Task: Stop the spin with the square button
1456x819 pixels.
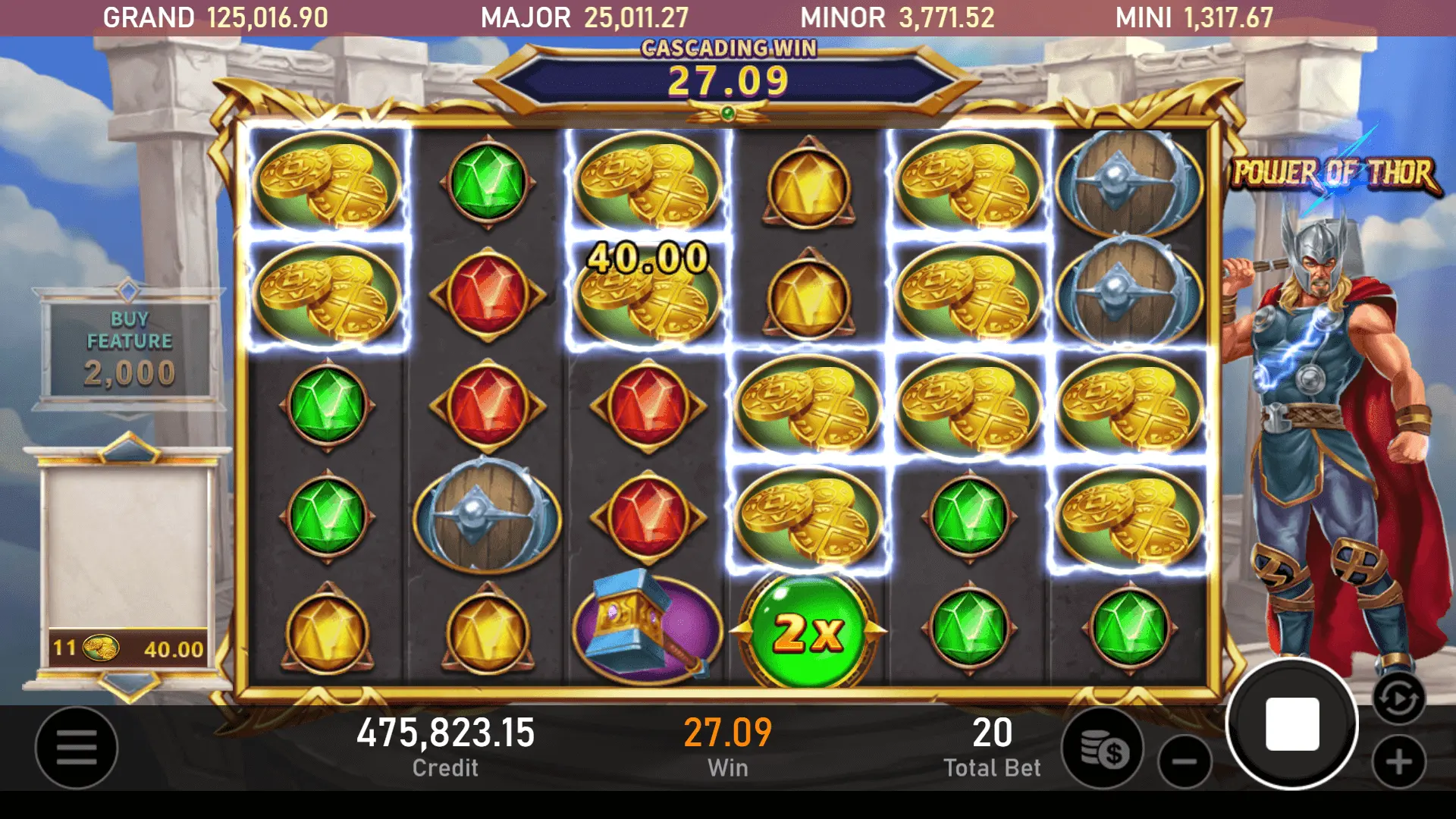Action: tap(1292, 724)
